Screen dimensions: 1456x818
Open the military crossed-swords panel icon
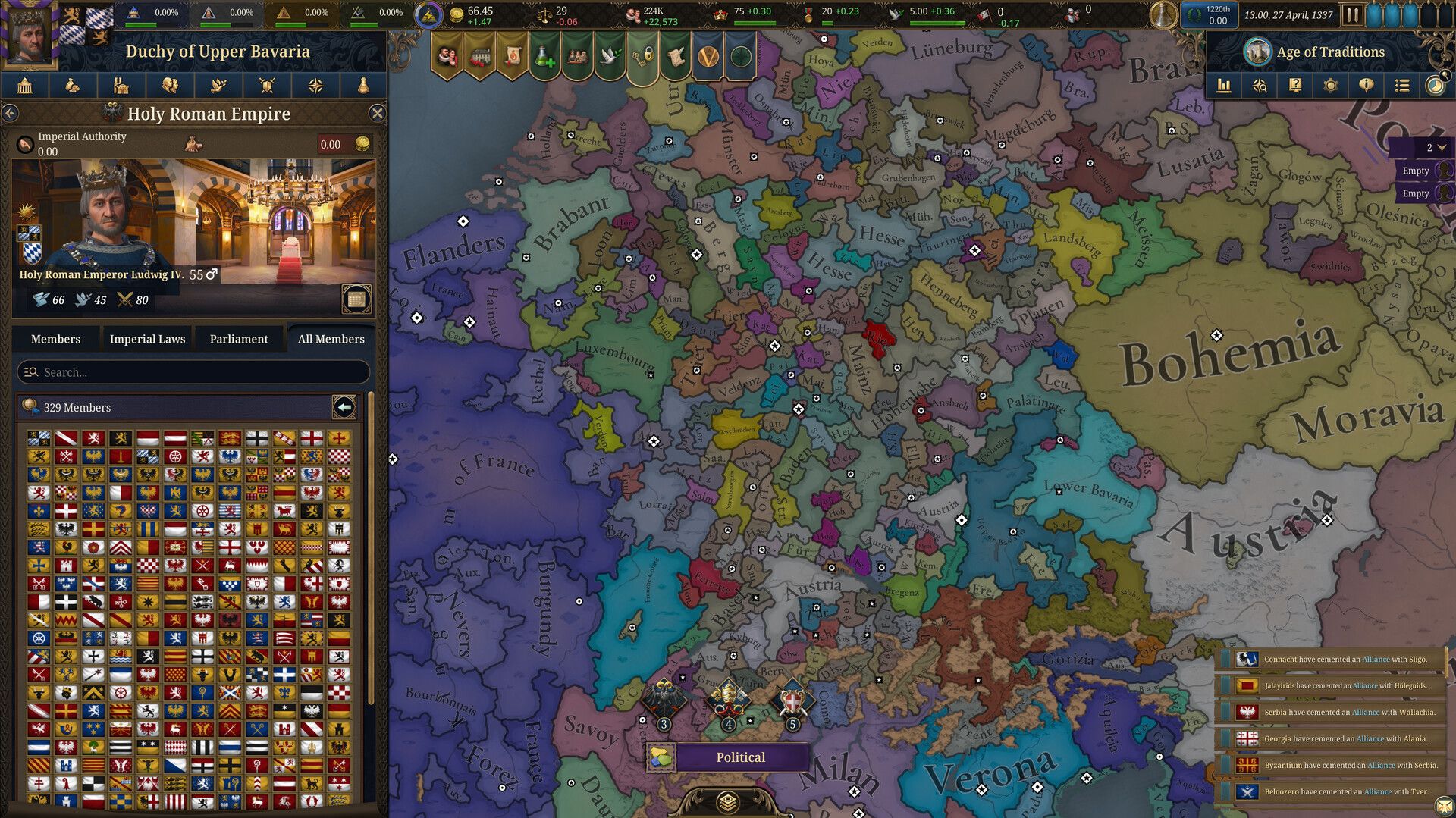click(267, 85)
